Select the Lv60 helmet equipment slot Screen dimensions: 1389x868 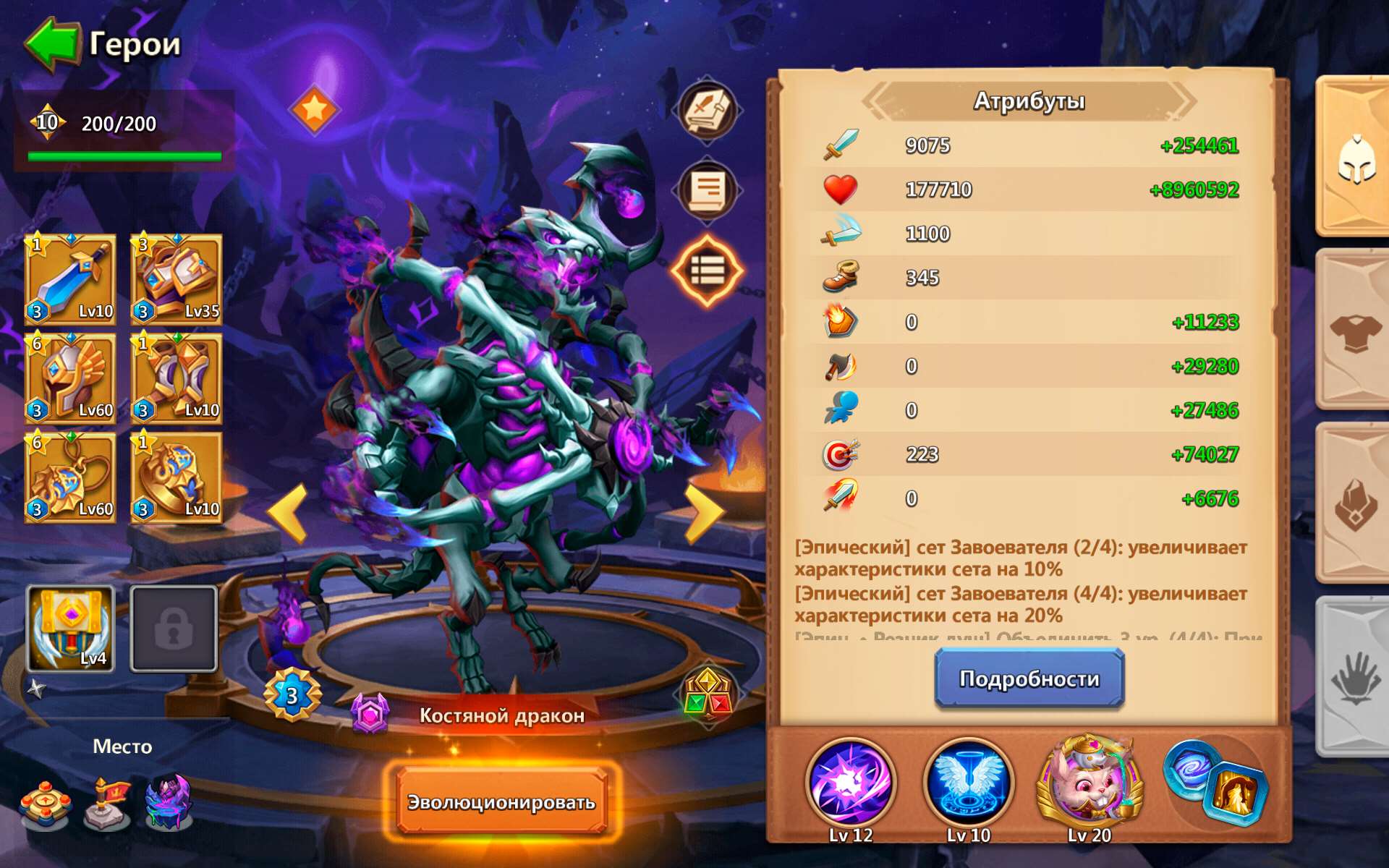(70, 379)
